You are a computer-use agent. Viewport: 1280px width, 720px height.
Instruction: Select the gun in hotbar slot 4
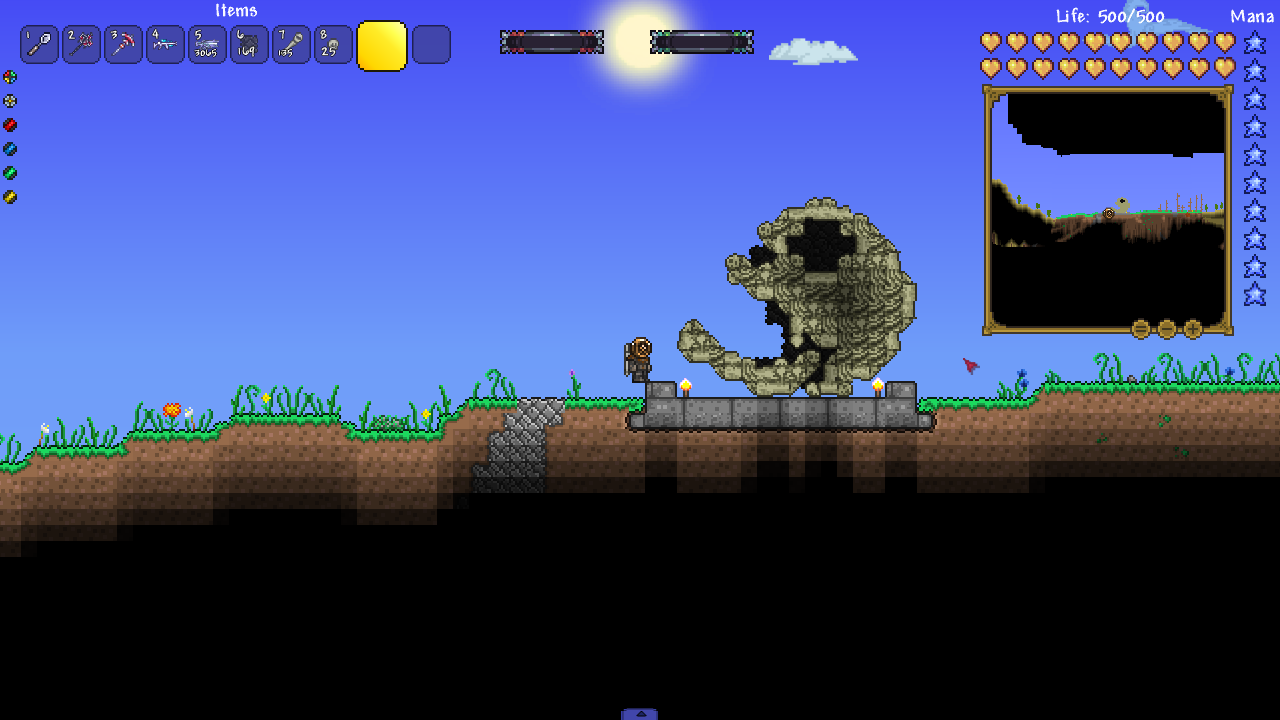pos(165,44)
